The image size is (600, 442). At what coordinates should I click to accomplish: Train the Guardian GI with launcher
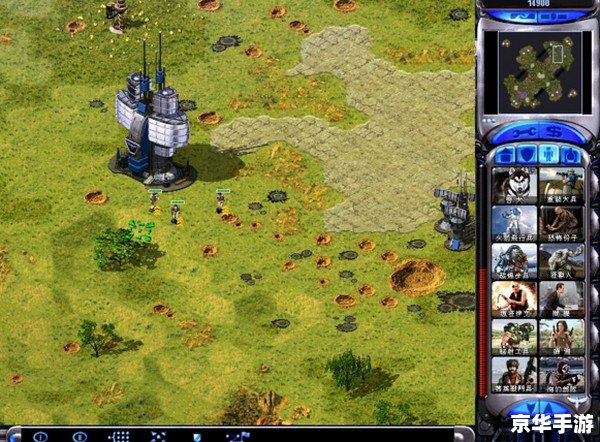[x=562, y=185]
